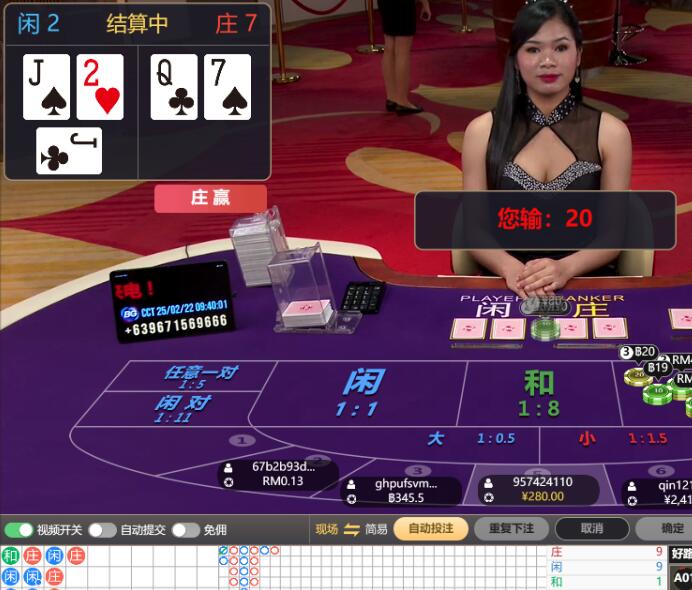Viewport: 692px width, 590px height.
Task: Click the 自动投注 auto-bet button
Action: click(x=430, y=528)
